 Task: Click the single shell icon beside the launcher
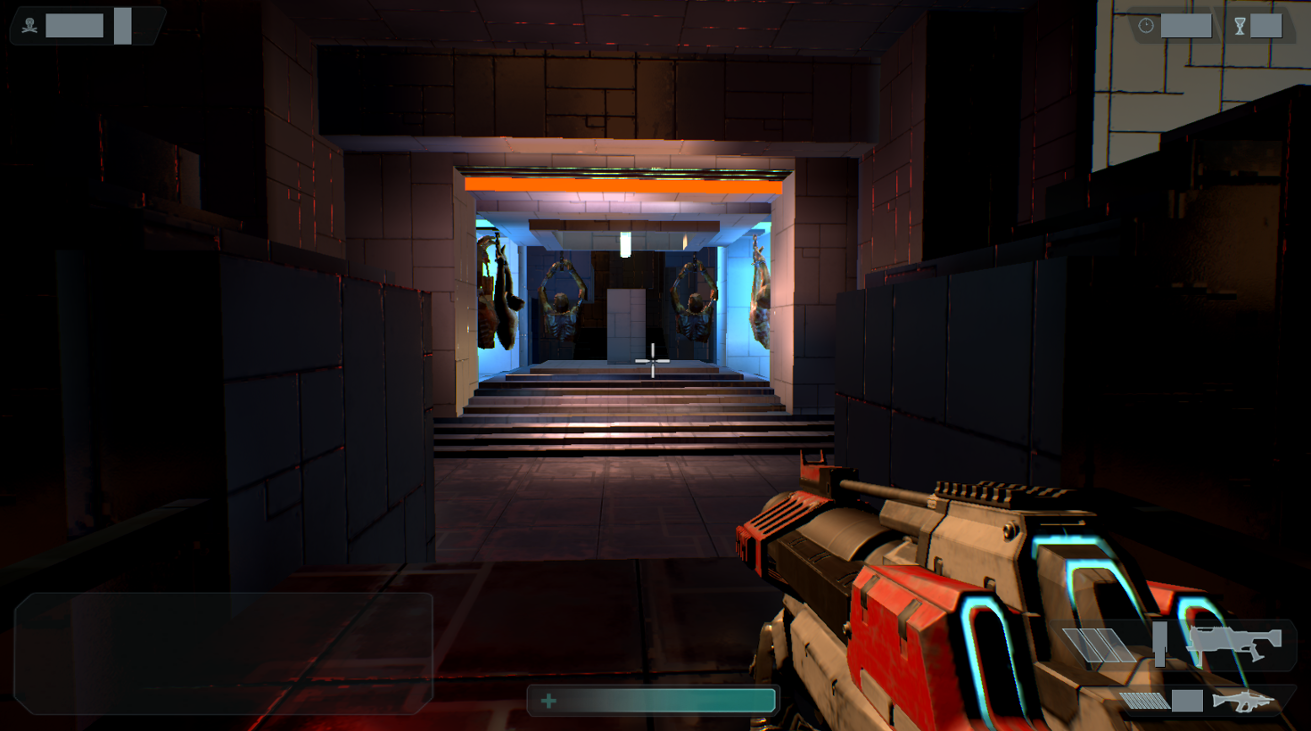coord(1159,646)
